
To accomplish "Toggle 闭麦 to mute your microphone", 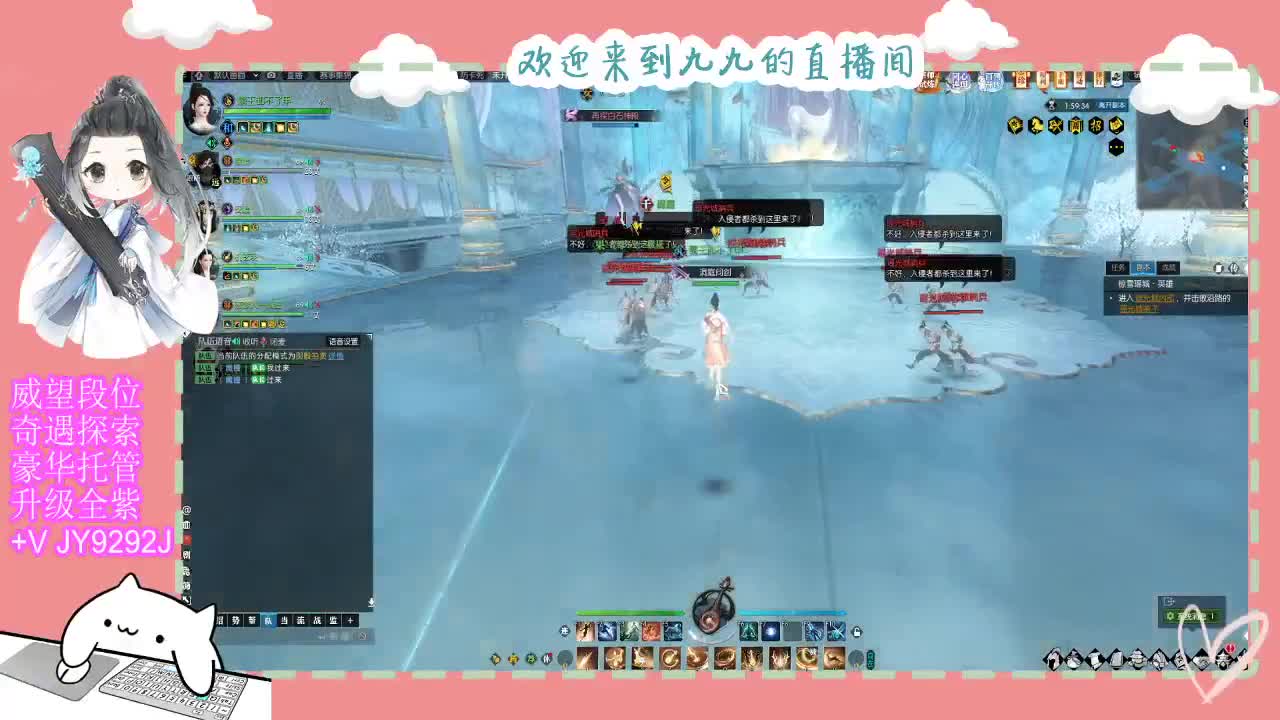I will click(x=277, y=340).
